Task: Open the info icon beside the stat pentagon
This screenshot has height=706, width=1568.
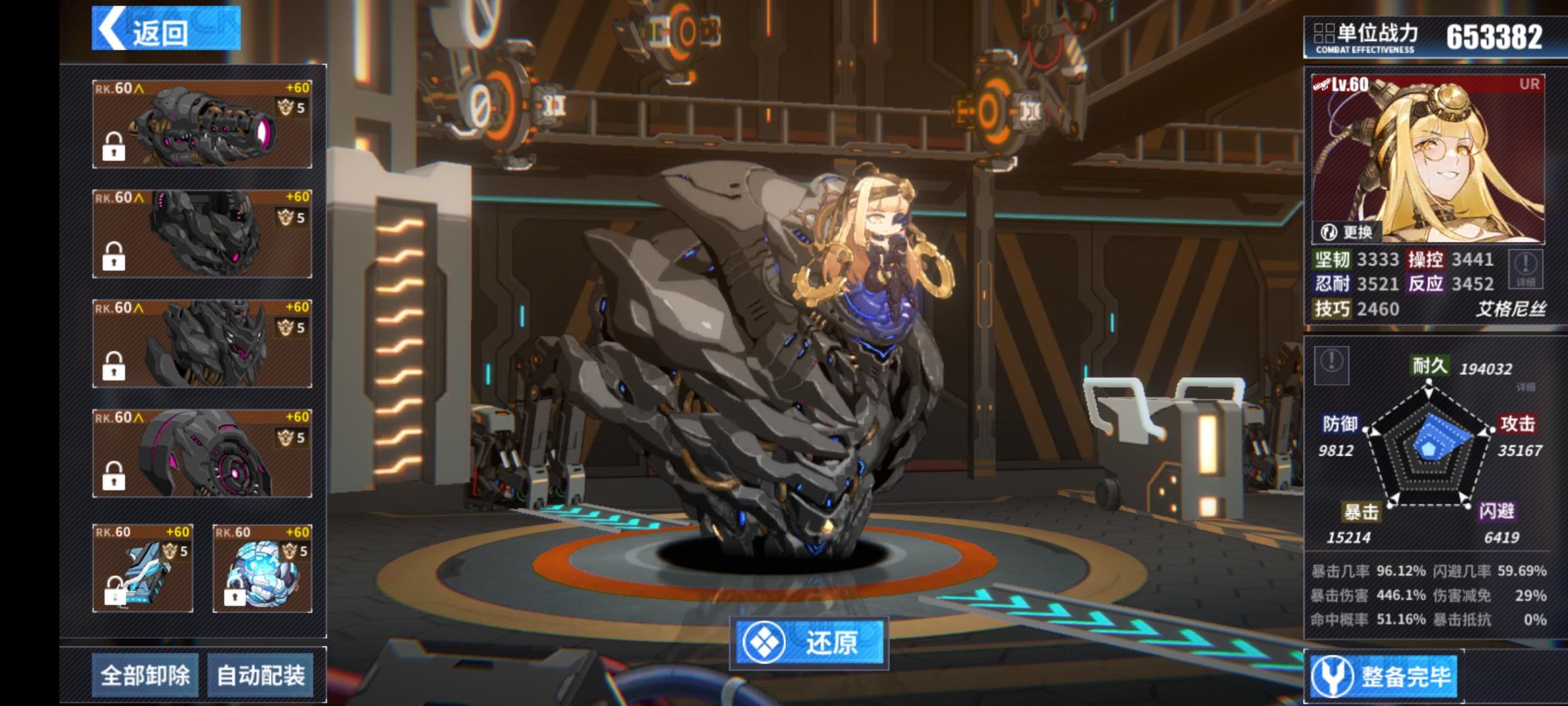Action: tap(1331, 363)
